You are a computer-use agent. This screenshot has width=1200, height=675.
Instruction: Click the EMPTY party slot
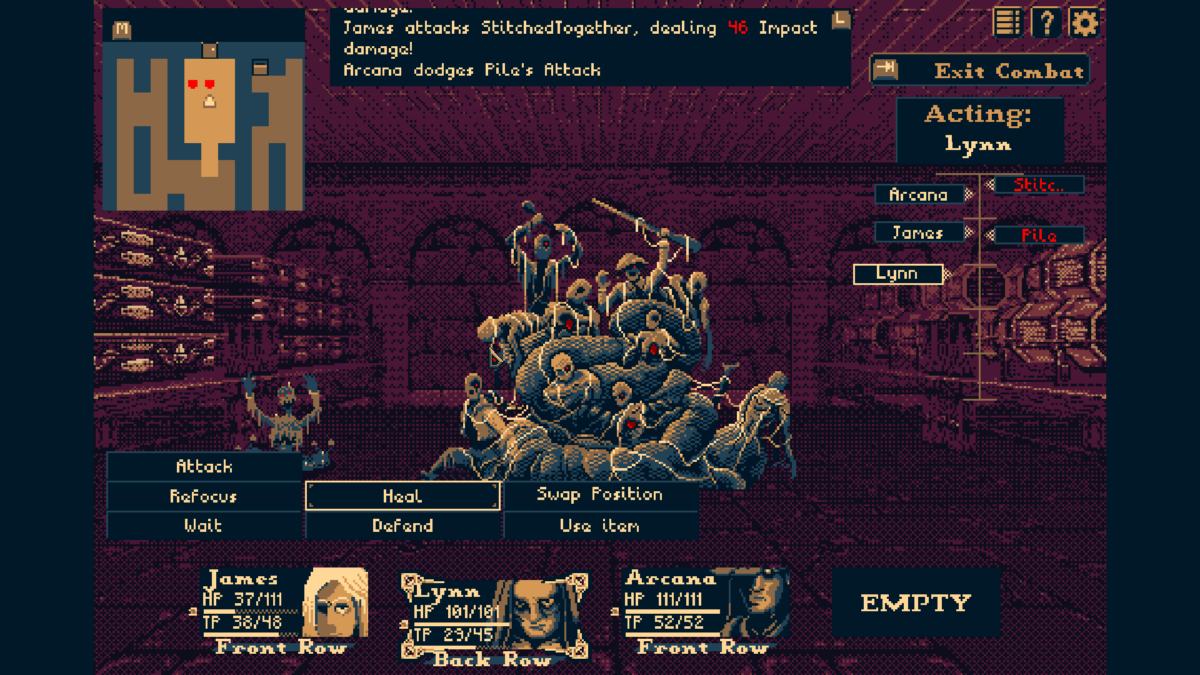pos(916,602)
